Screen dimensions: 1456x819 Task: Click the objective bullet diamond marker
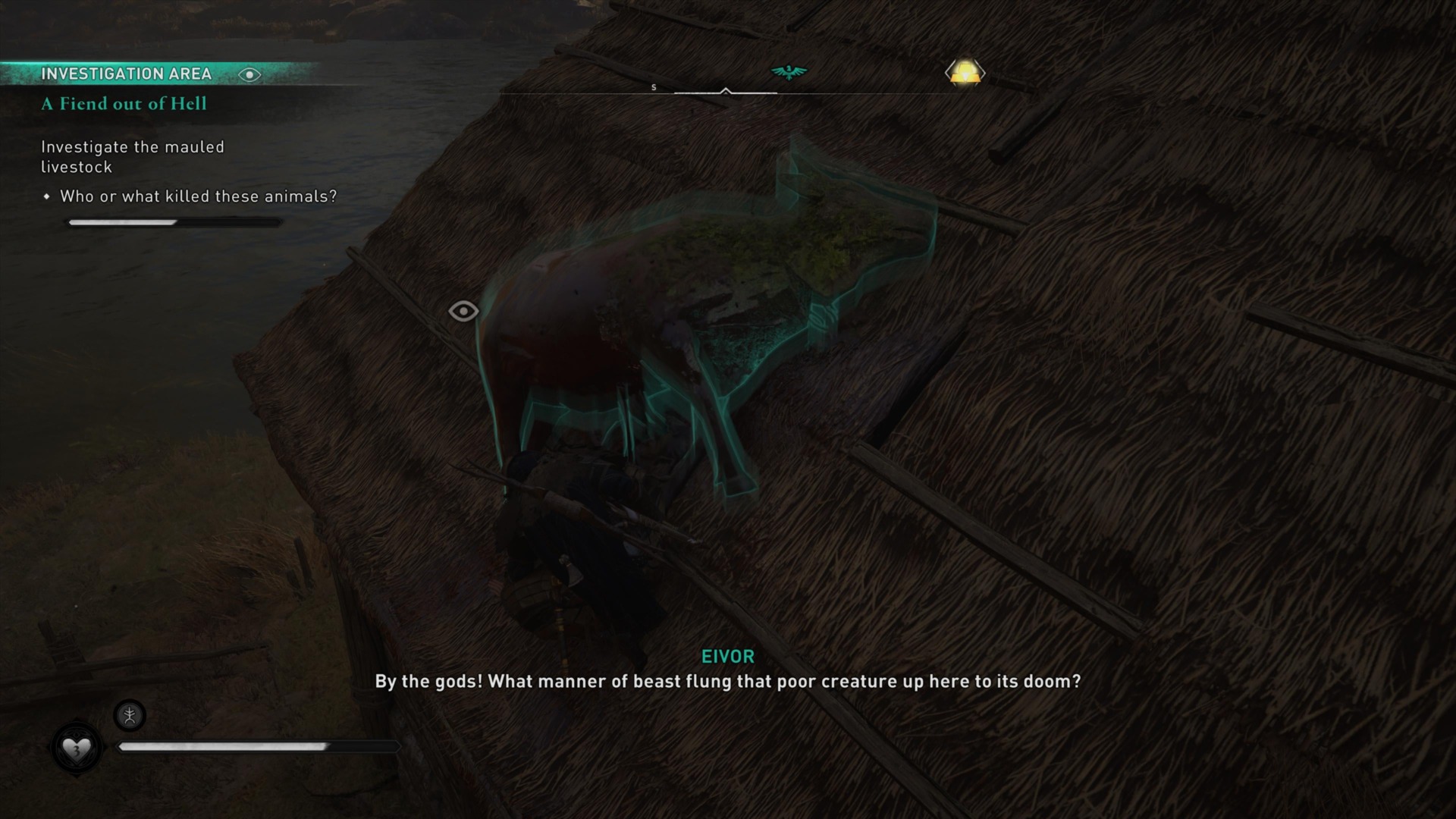coord(47,196)
